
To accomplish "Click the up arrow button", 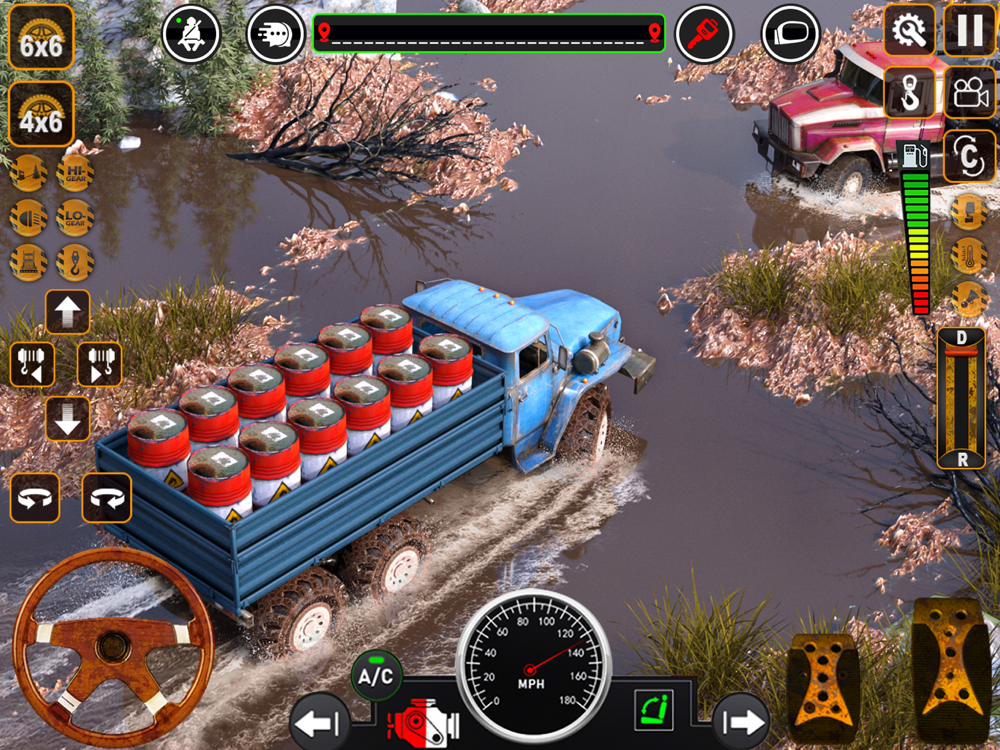I will [68, 312].
